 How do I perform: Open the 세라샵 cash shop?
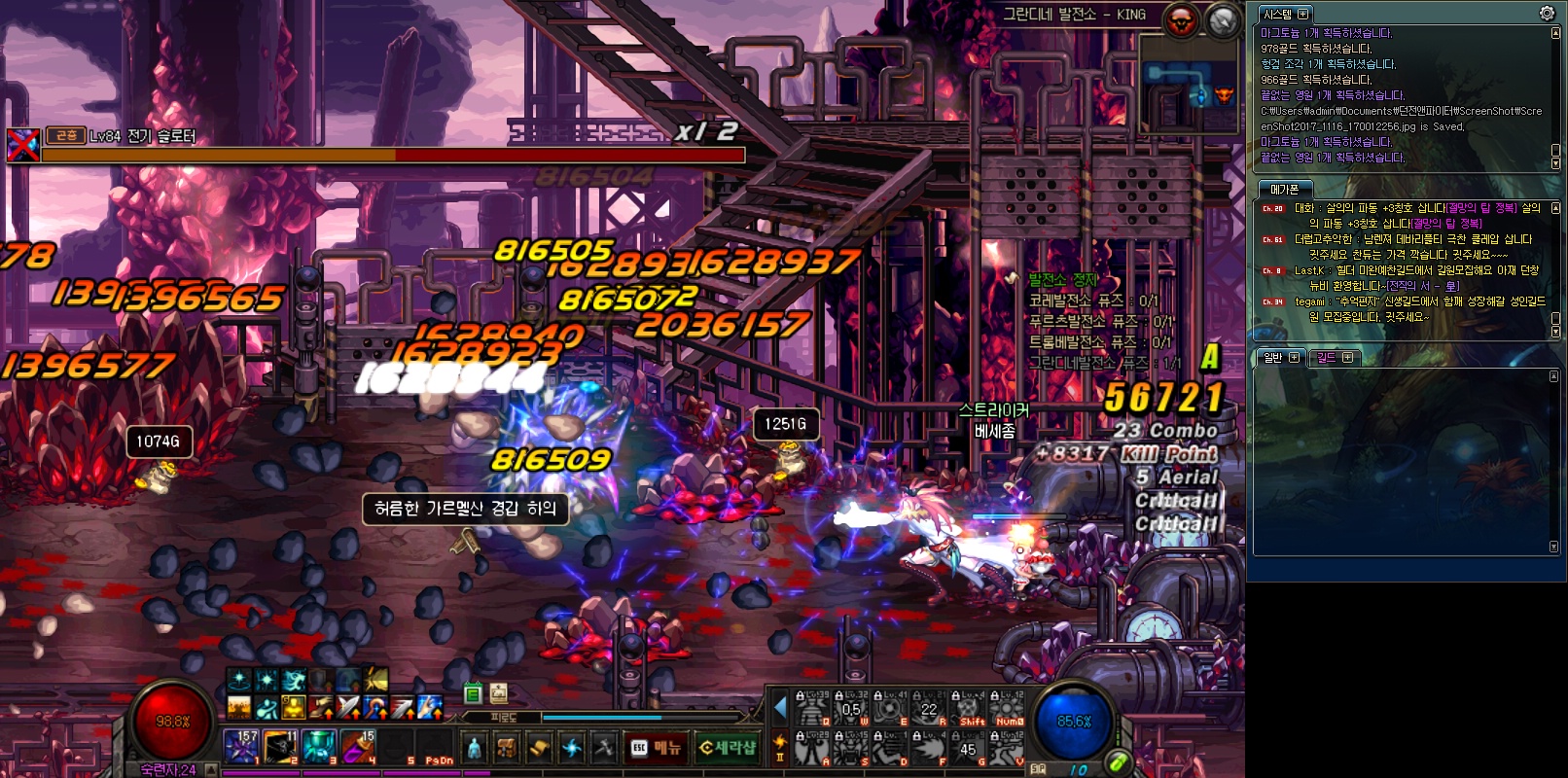coord(728,747)
